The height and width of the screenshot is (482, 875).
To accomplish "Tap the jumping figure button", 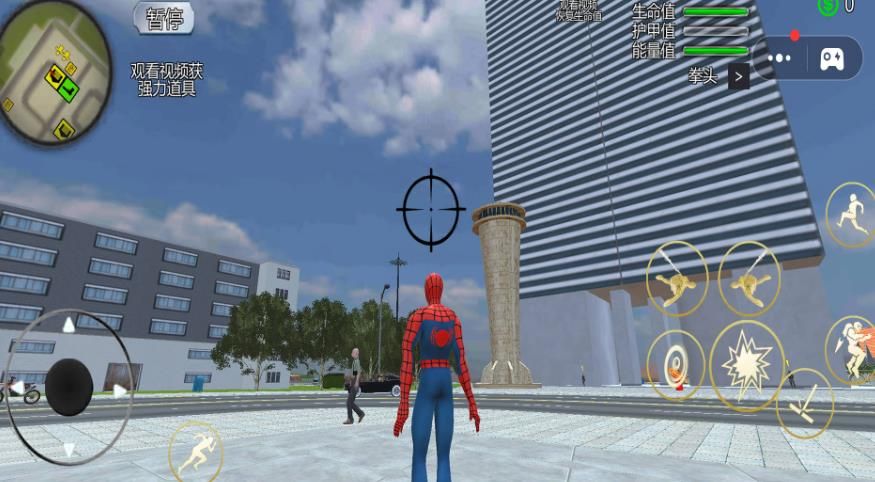I will coord(850,214).
